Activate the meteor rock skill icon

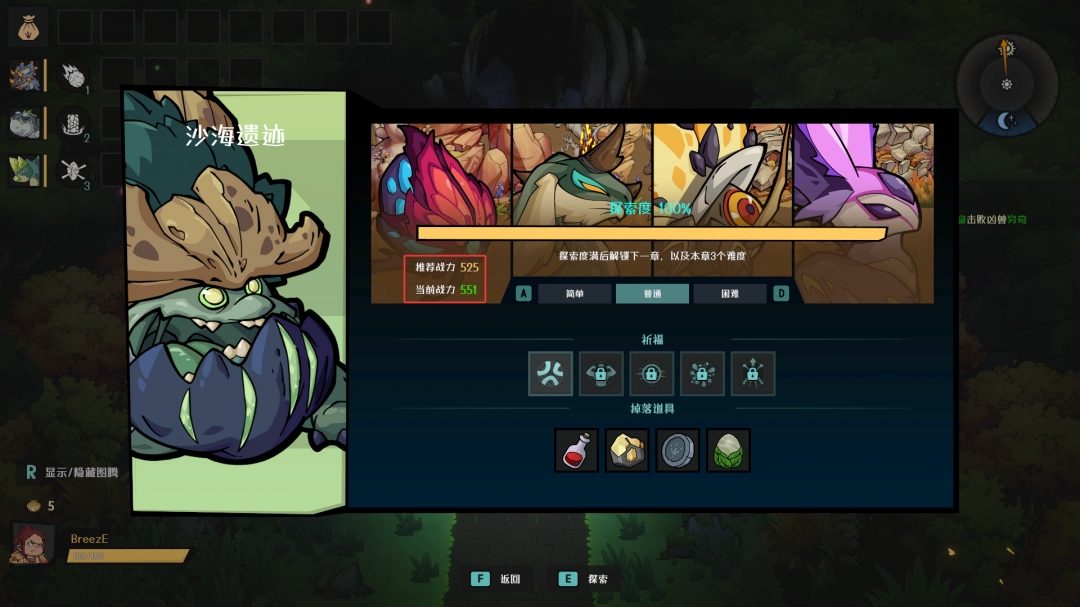point(74,75)
